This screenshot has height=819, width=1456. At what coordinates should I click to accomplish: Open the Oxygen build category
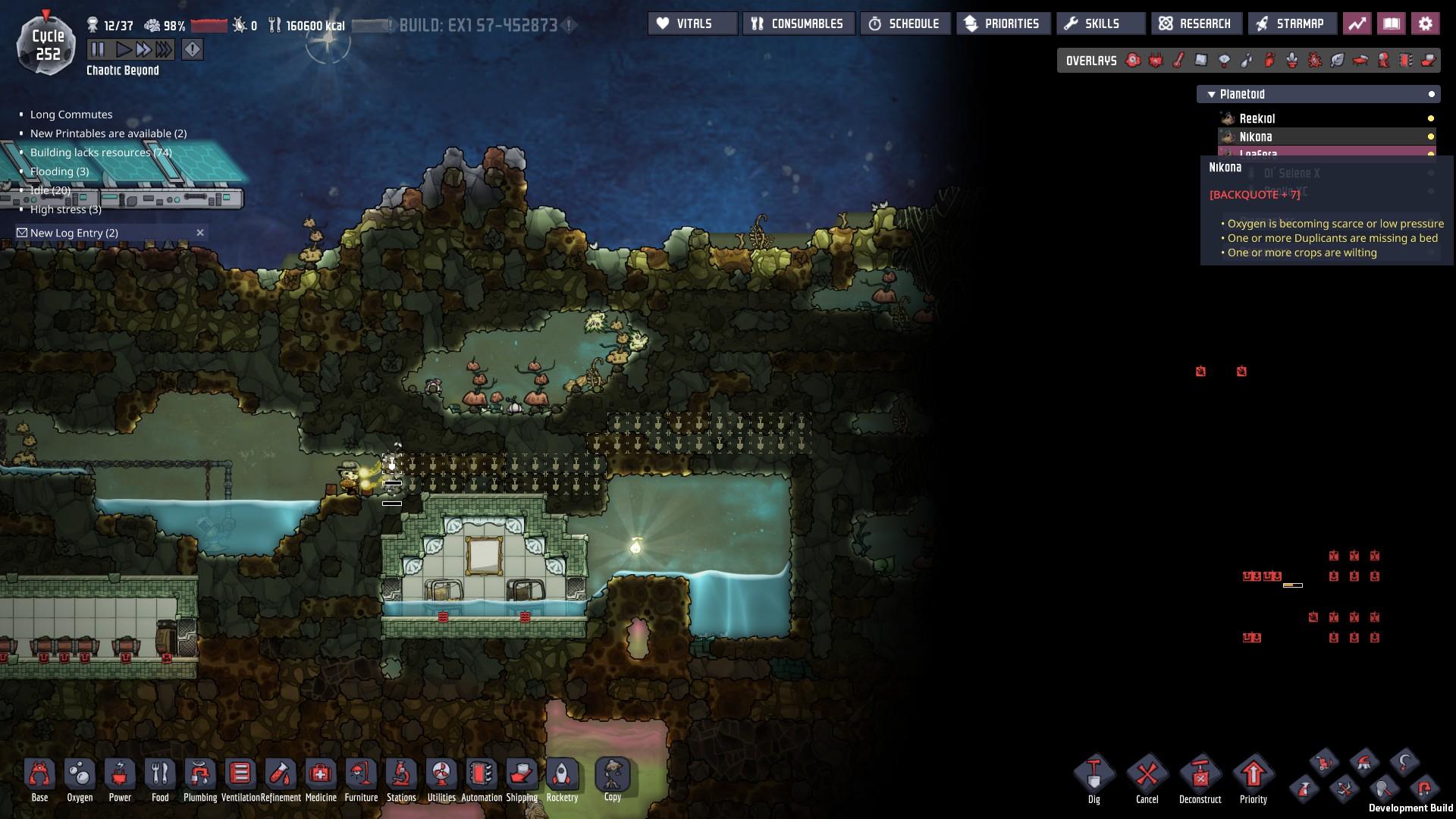pyautogui.click(x=80, y=777)
